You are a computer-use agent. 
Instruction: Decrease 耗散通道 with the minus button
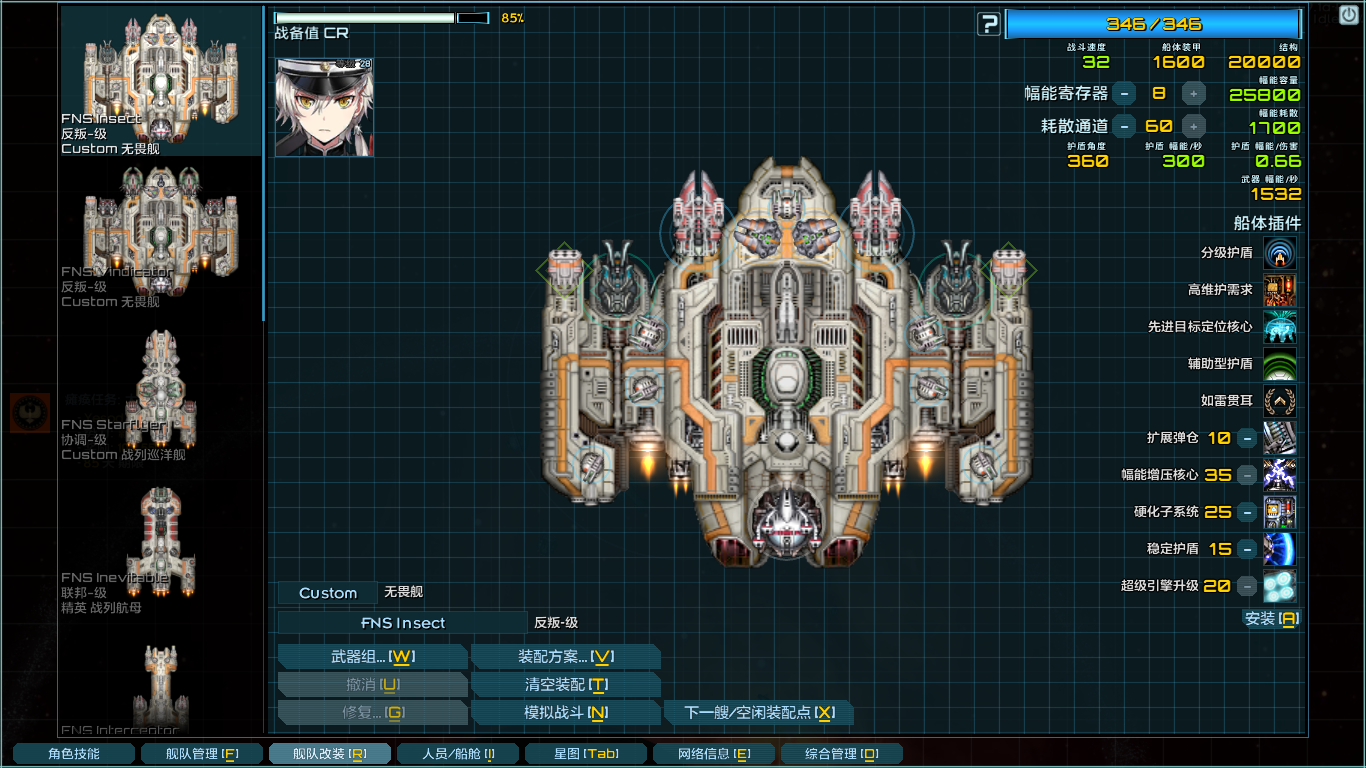click(1125, 126)
